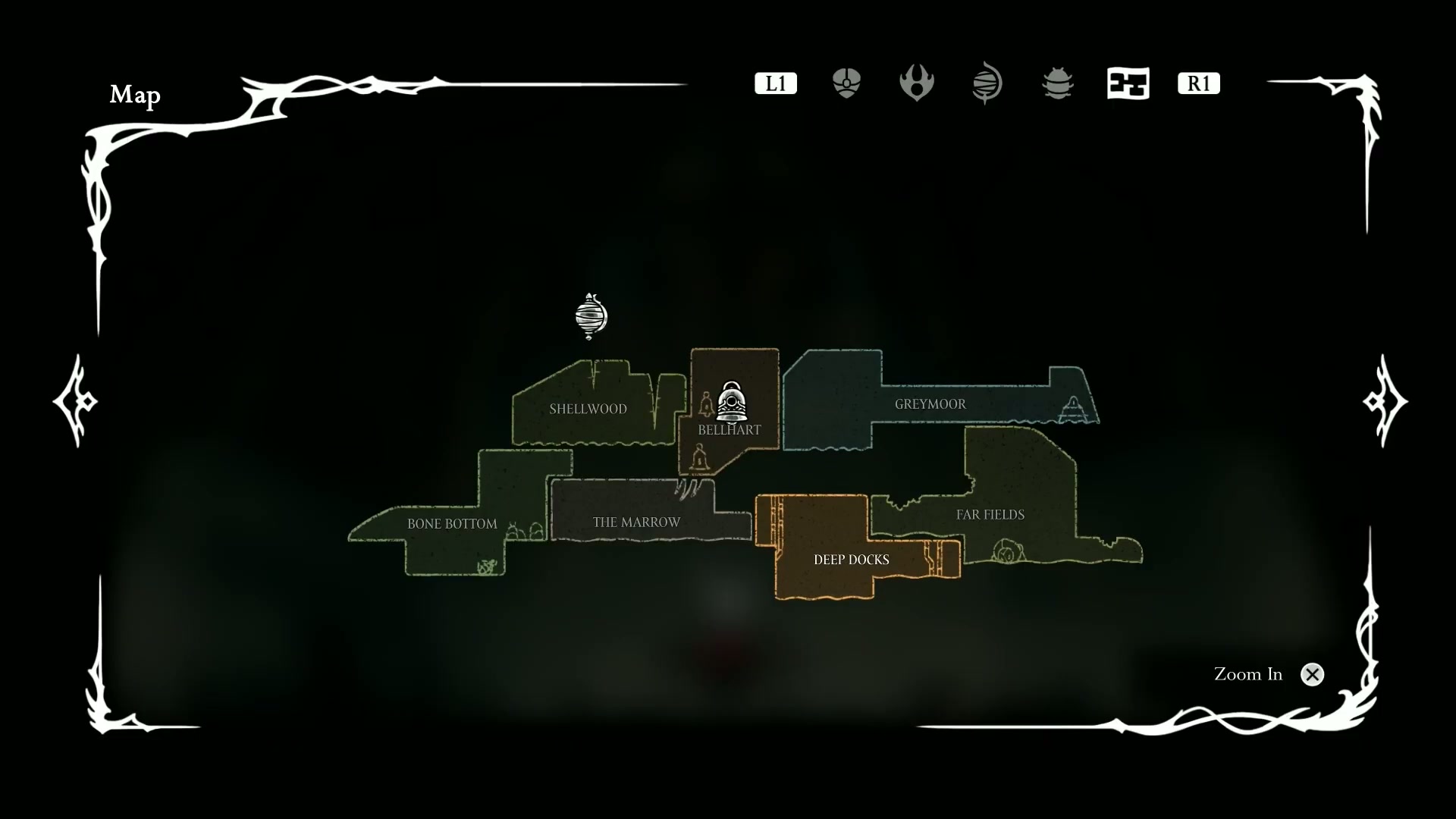Show the beetle icon tab
Screen dimensions: 1456x819
click(1057, 83)
